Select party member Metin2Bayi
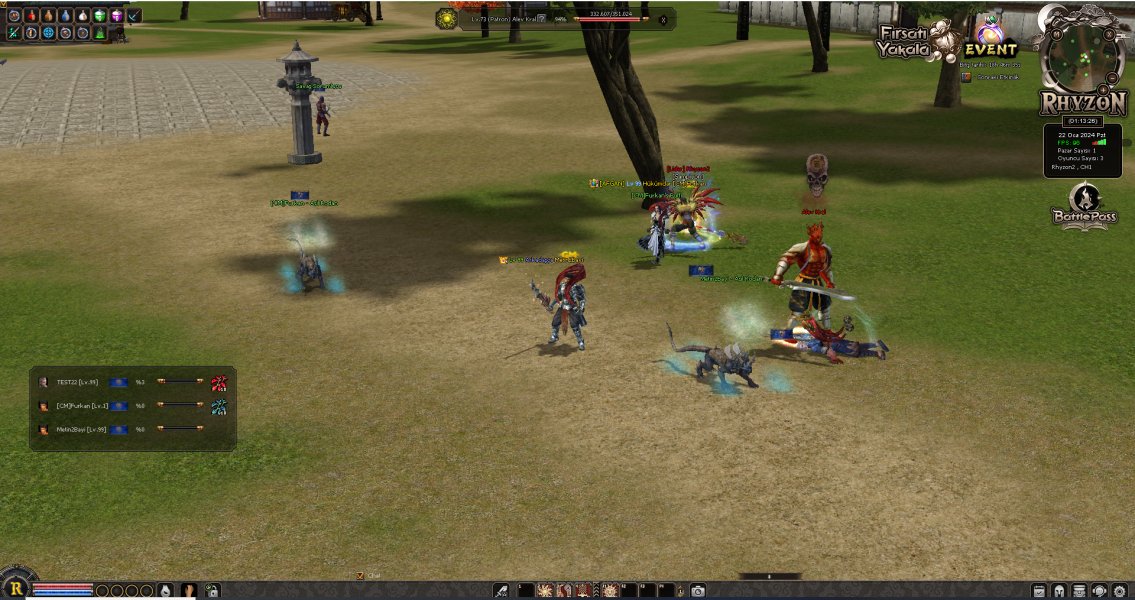Image resolution: width=1135 pixels, height=600 pixels. pyautogui.click(x=80, y=429)
